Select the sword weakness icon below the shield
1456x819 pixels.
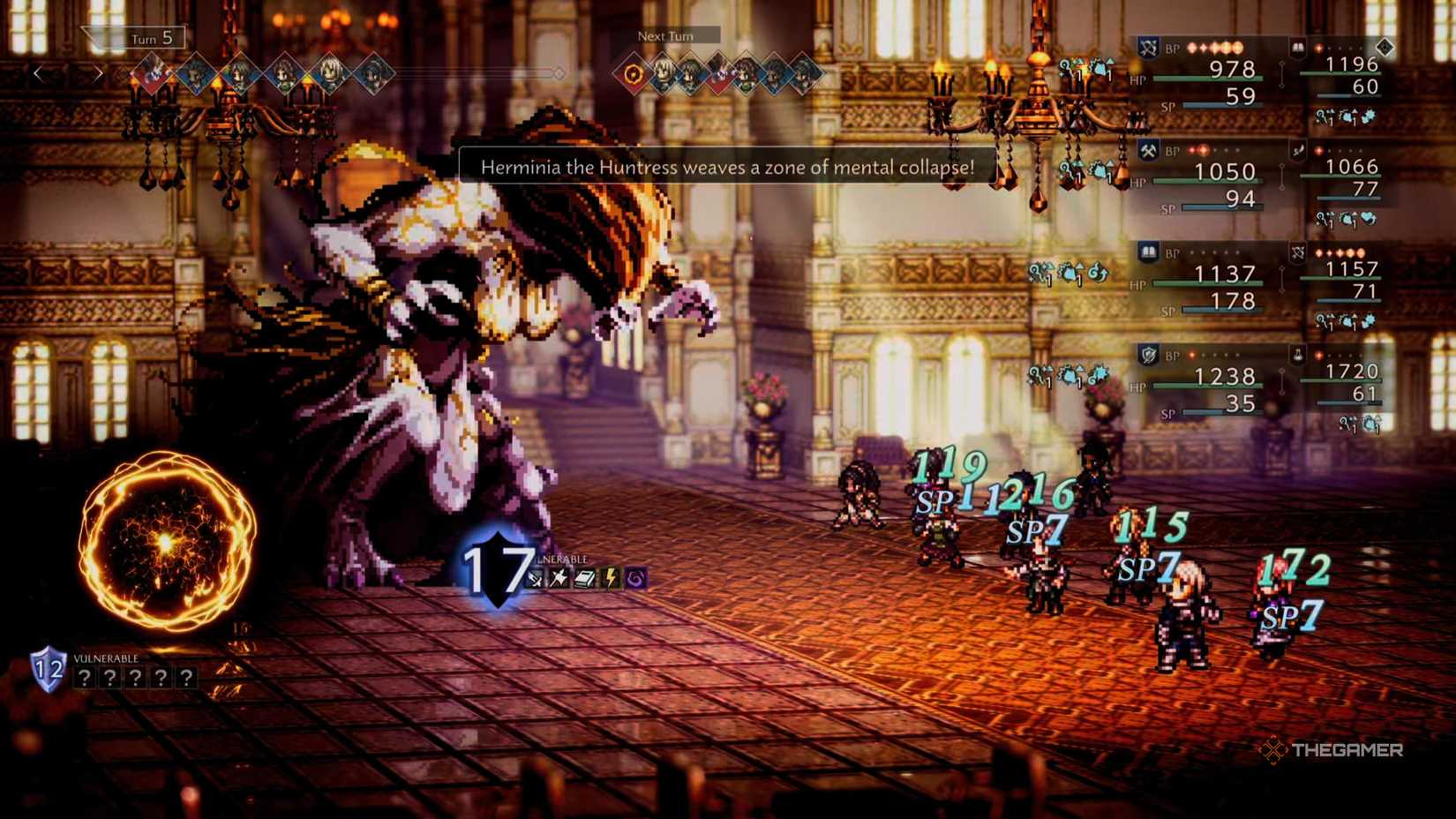[535, 579]
